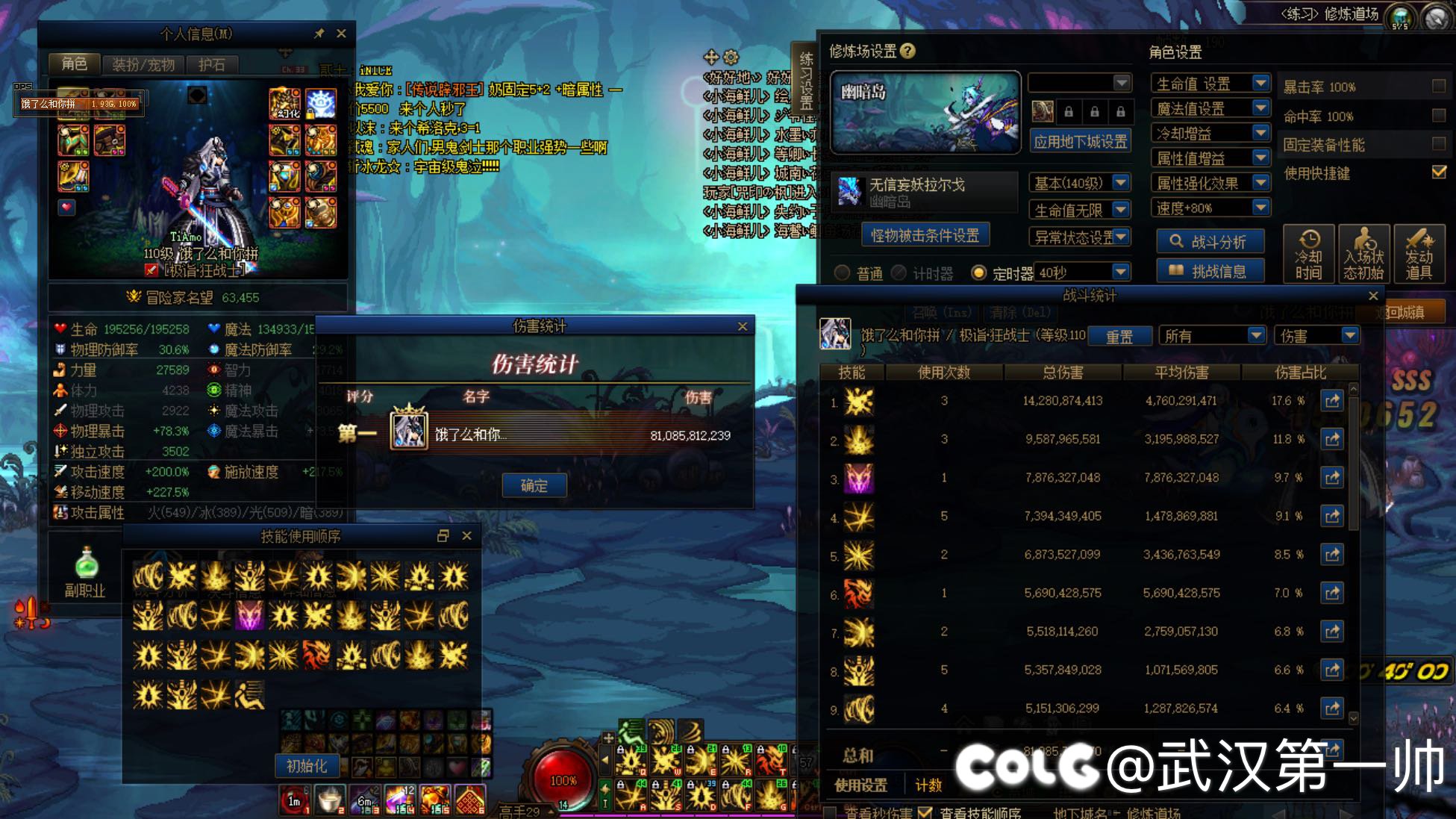The image size is (1456, 819).
Task: Close the 技能使用顺序 skill order panel
Action: pos(466,536)
